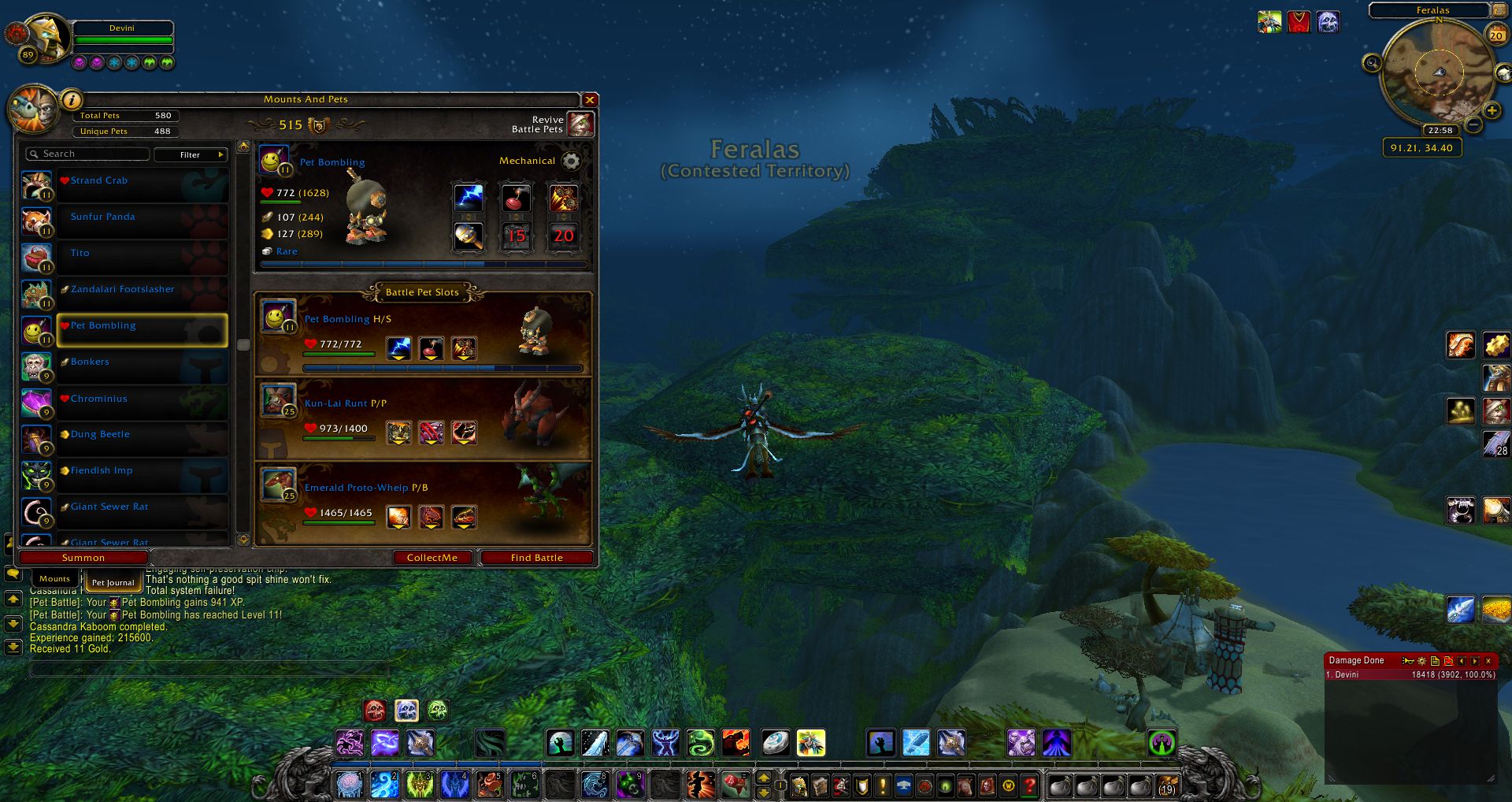This screenshot has height=802, width=1512.
Task: Click the Feralas minimap
Action: 1438,72
